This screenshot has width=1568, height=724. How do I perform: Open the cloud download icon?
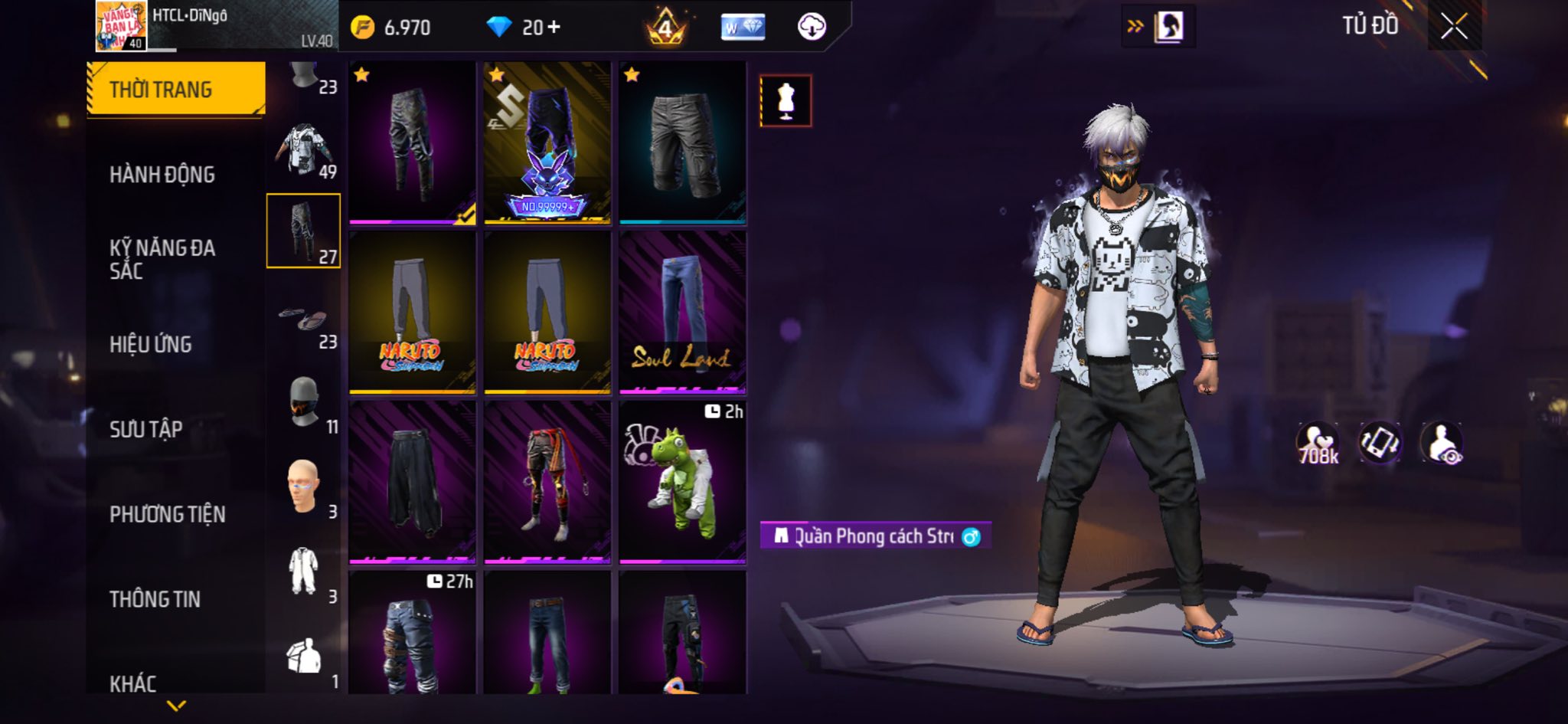[x=812, y=28]
